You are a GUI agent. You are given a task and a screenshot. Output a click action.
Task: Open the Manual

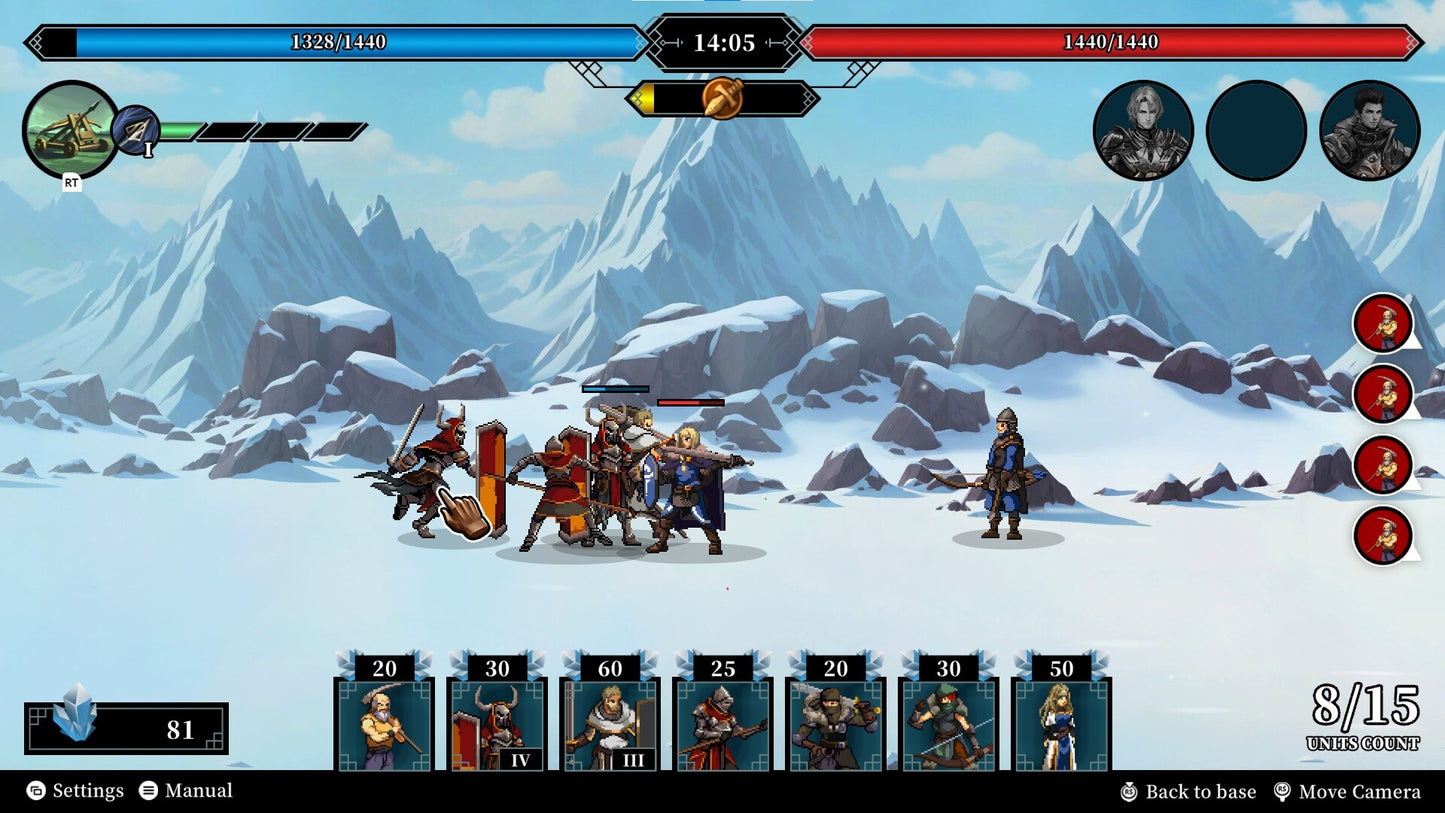point(196,790)
